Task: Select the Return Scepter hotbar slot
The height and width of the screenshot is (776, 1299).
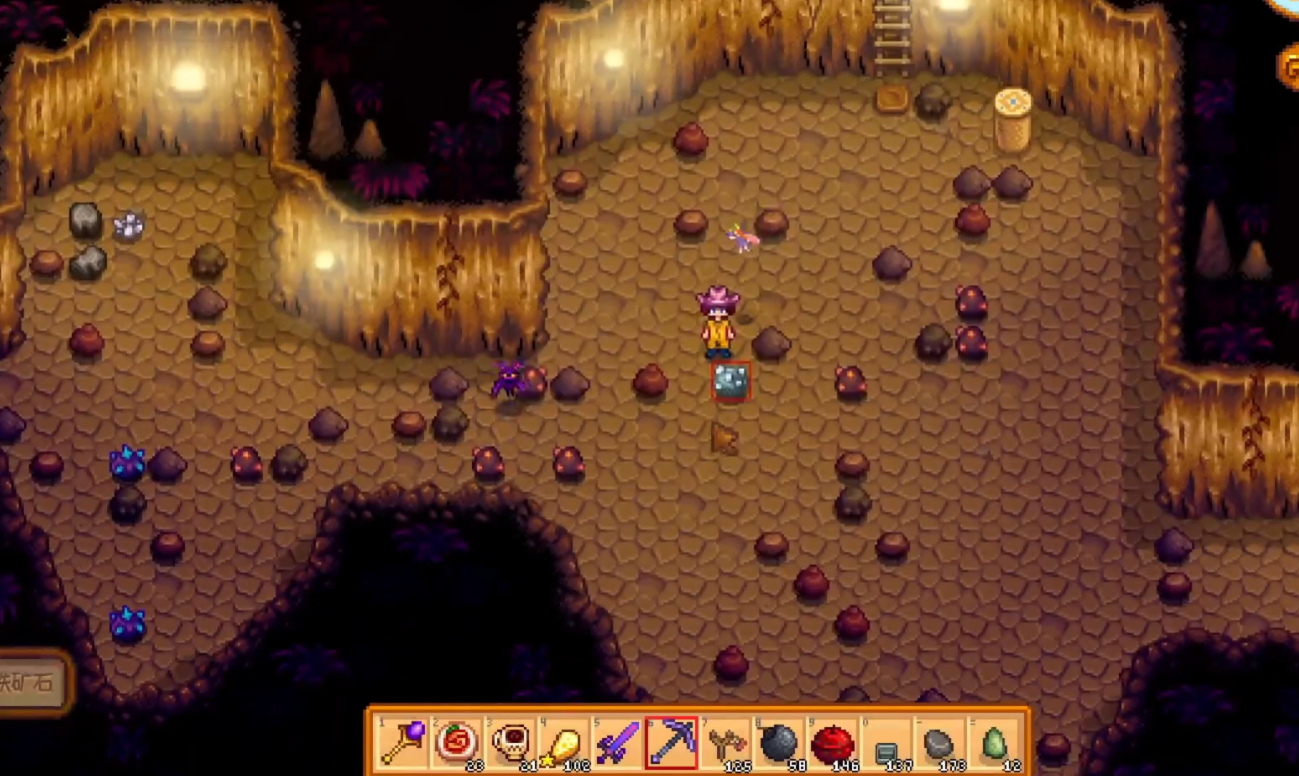Action: [402, 744]
